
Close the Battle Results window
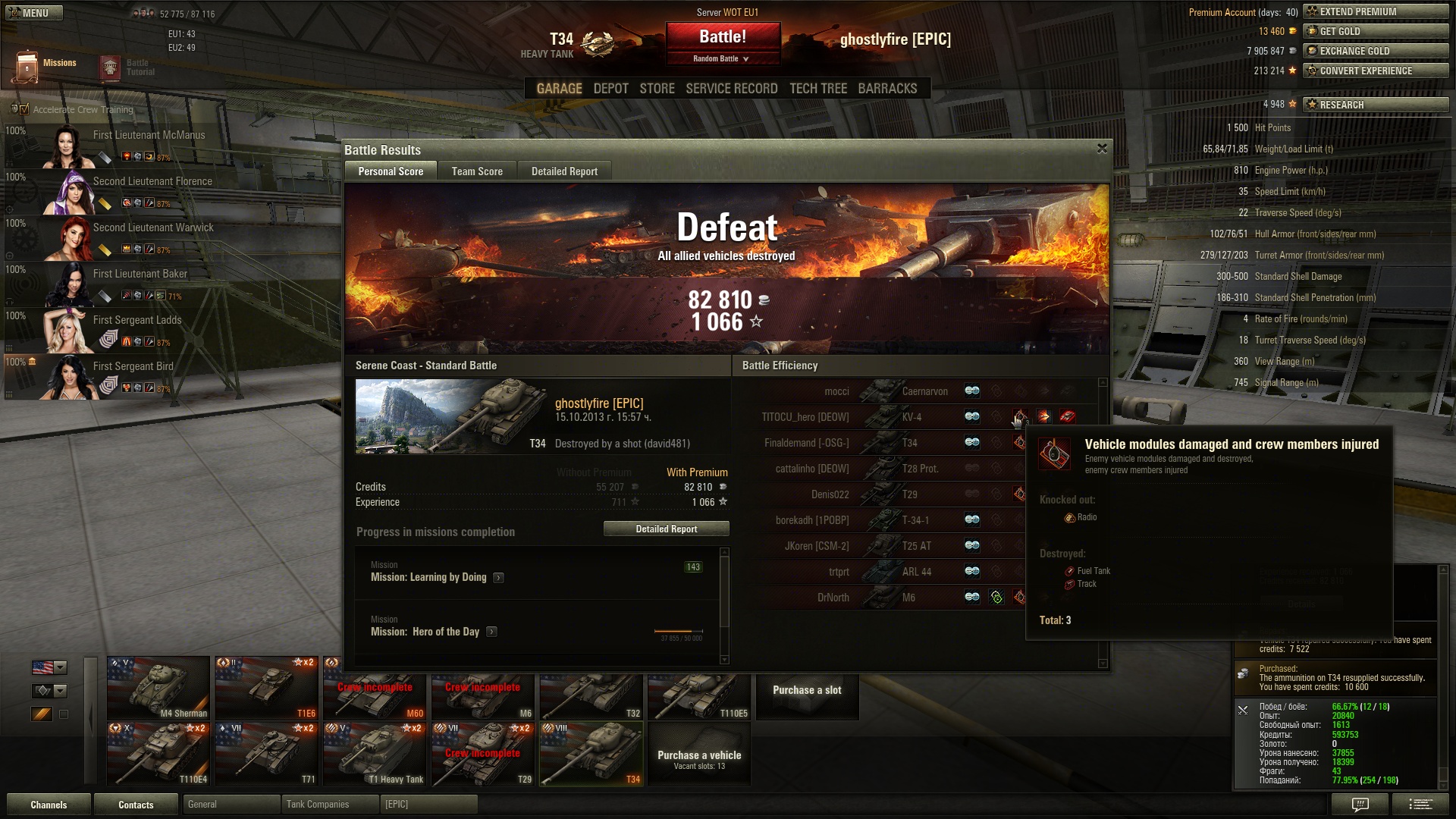tap(1102, 149)
